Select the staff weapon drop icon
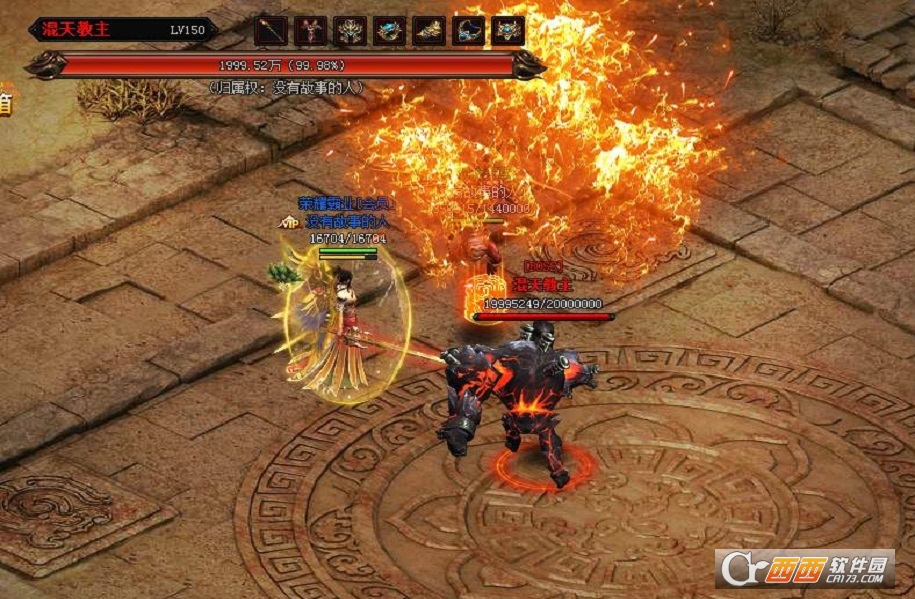915x599 pixels. coord(270,31)
